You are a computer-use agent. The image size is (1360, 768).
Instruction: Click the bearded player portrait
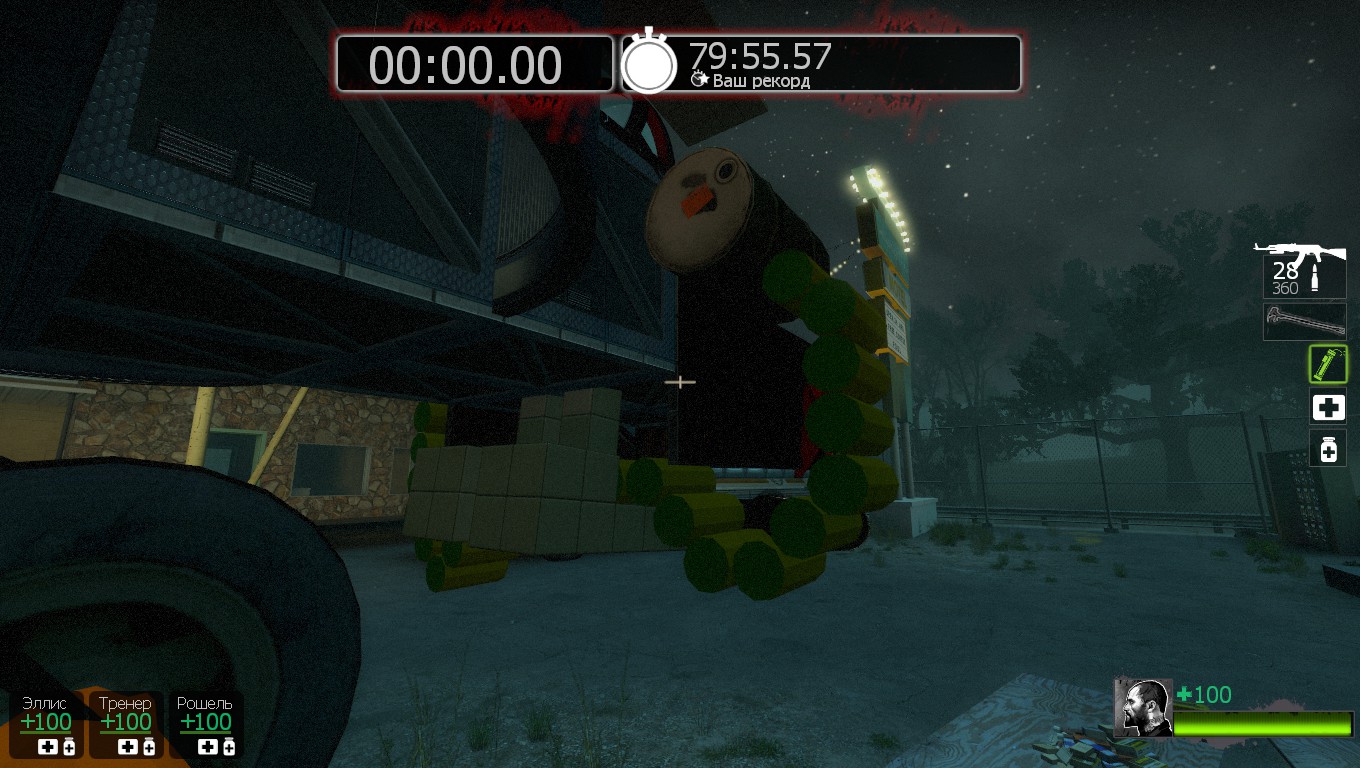click(1143, 707)
